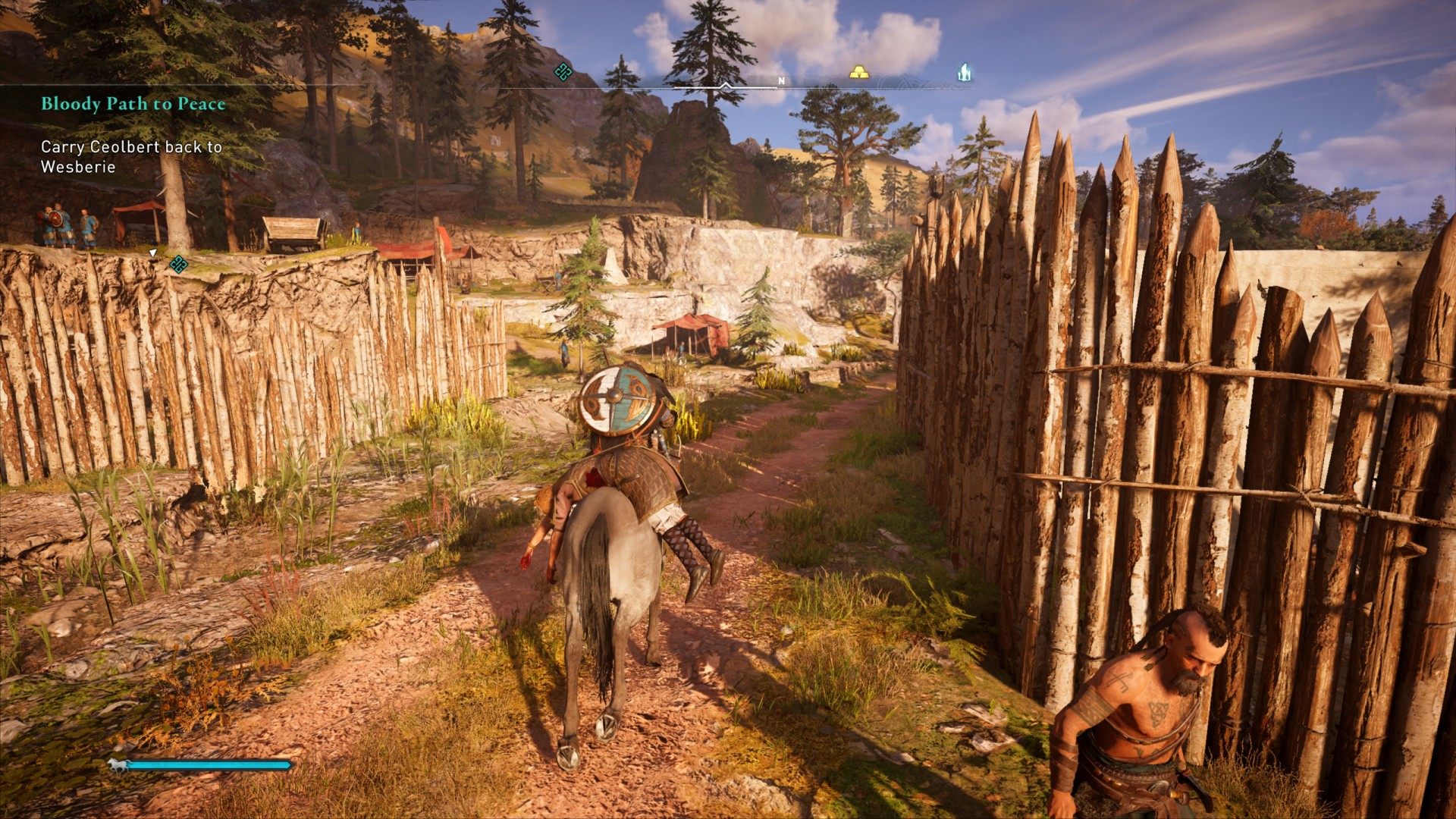Open the Bloody Path to Peace quest tracker
Viewport: 1456px width, 819px height.
[133, 104]
